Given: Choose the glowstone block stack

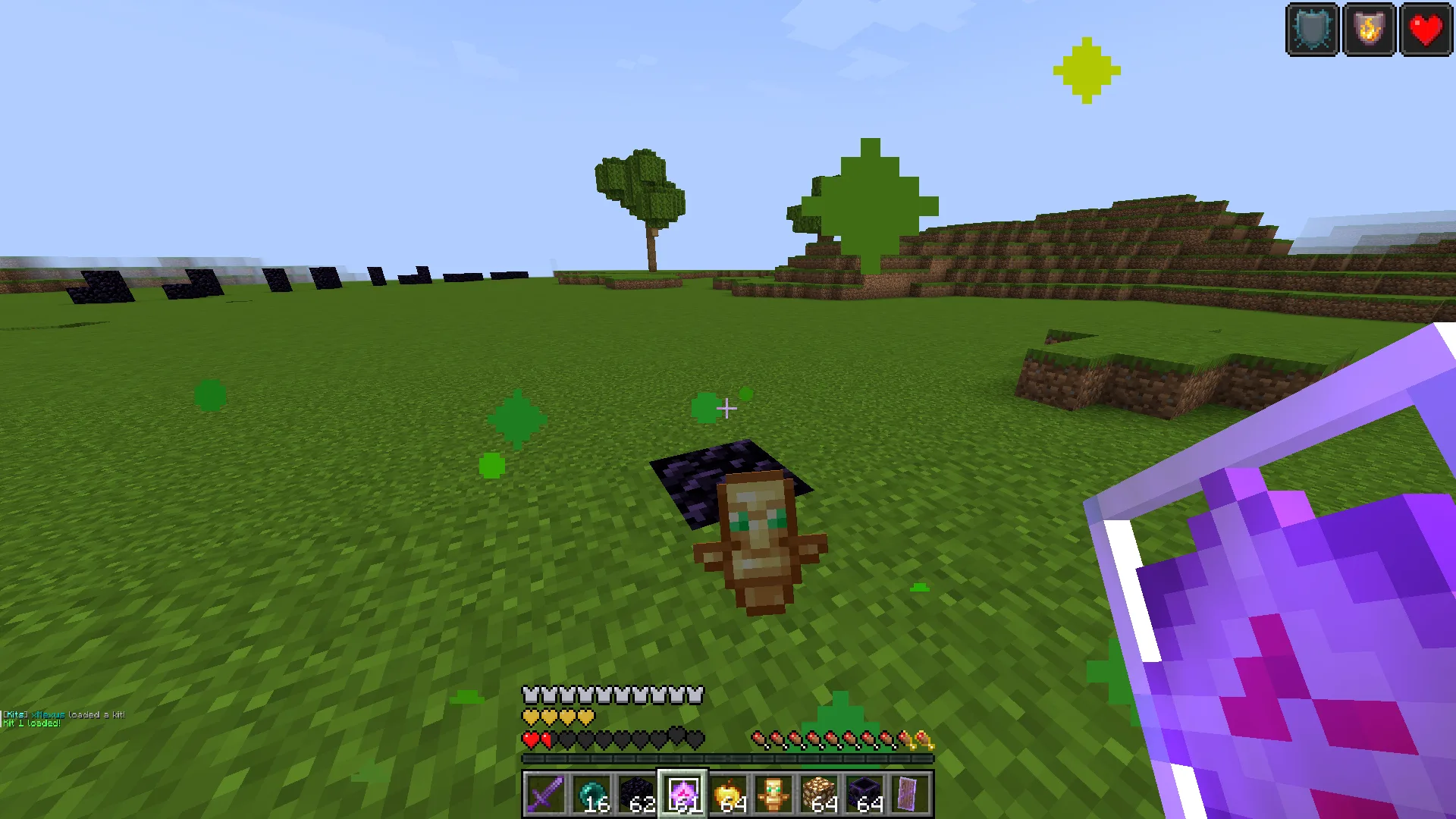Looking at the screenshot, I should tap(819, 794).
